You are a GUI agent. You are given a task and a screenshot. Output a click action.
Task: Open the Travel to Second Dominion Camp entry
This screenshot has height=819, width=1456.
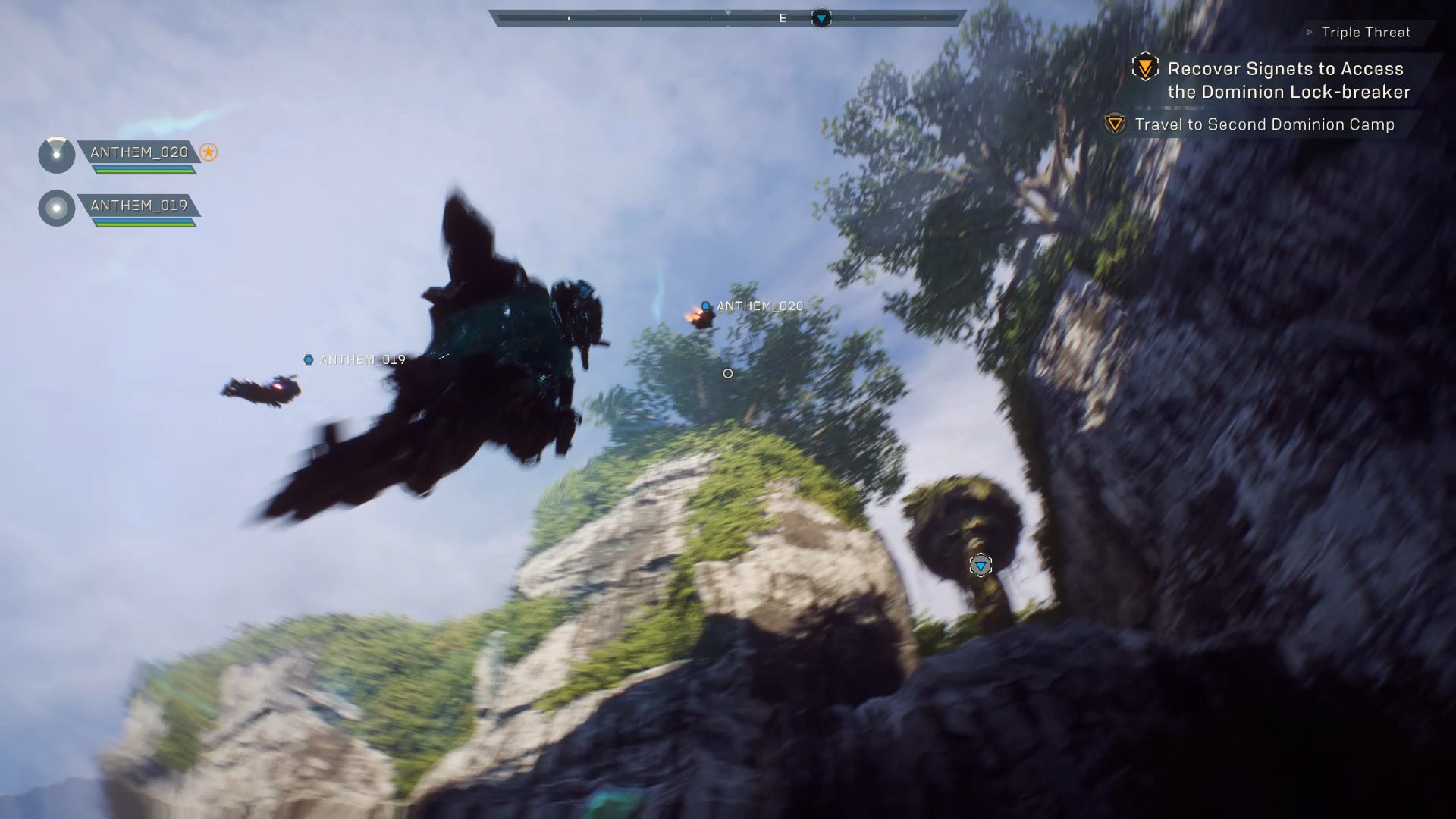(x=1263, y=124)
